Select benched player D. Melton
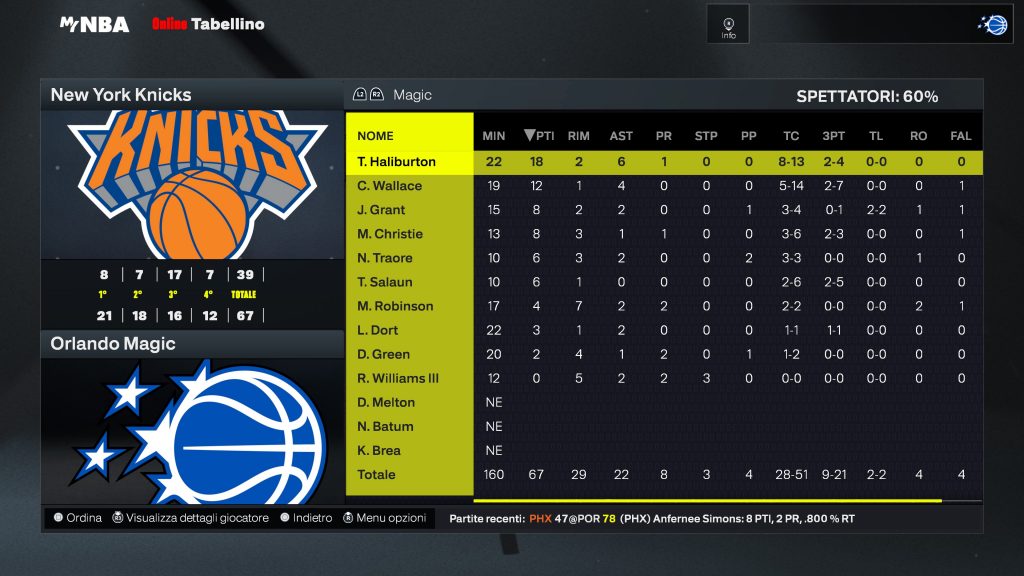Screen dimensions: 1024x576 click(x=386, y=402)
